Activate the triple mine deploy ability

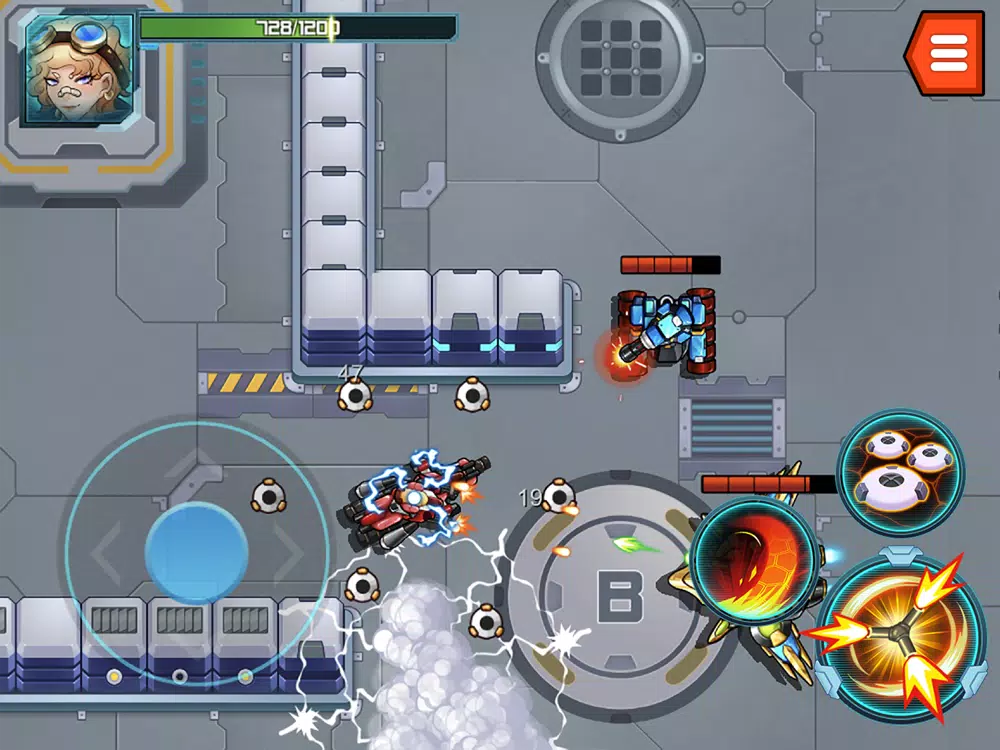(x=900, y=470)
